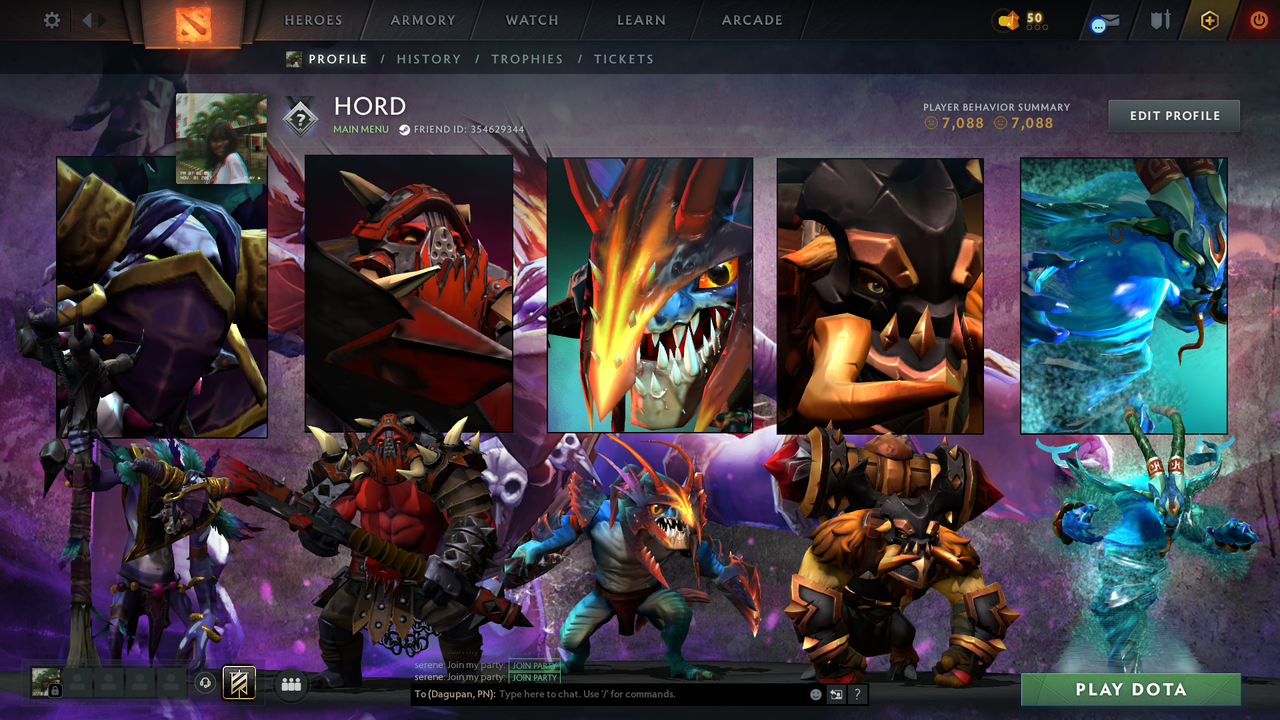1280x720 pixels.
Task: Click the Dota Plus hexagon icon
Action: tap(1209, 19)
